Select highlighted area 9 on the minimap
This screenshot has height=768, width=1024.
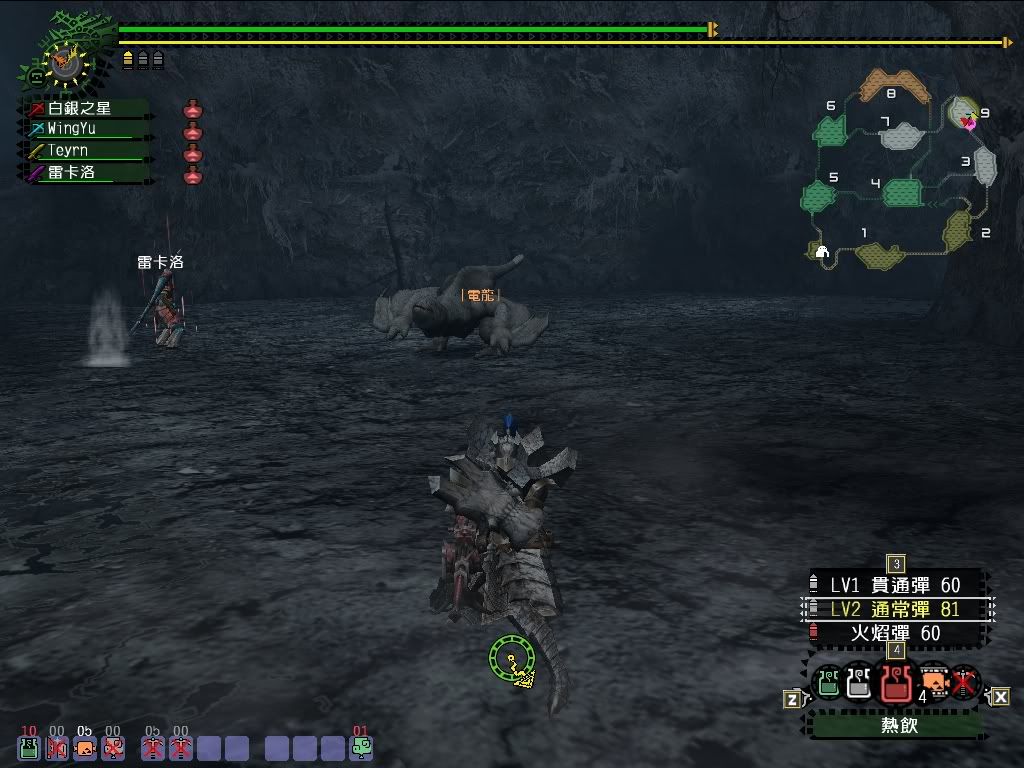[x=964, y=112]
